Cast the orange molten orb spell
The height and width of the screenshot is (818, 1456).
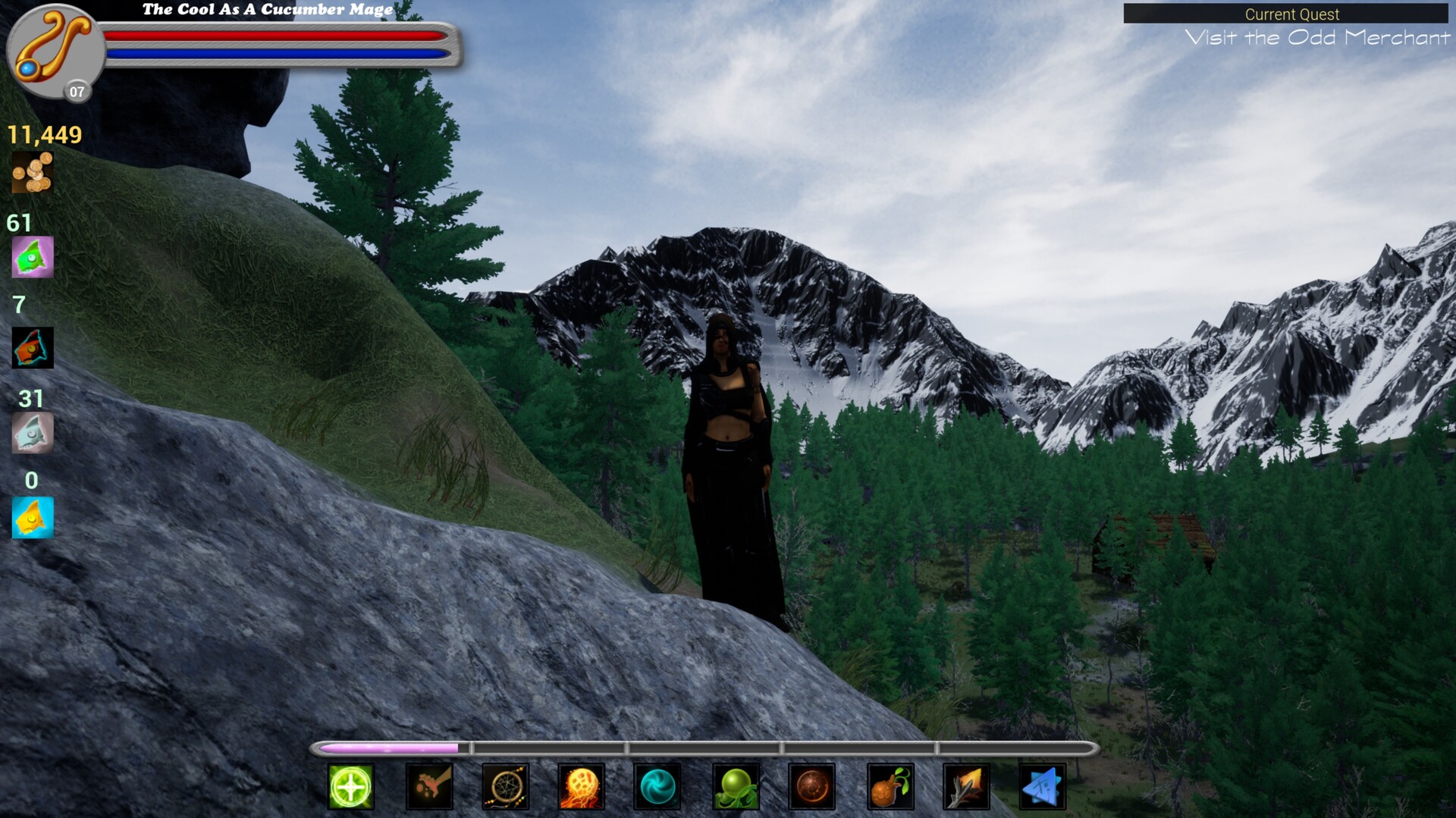pos(813,787)
